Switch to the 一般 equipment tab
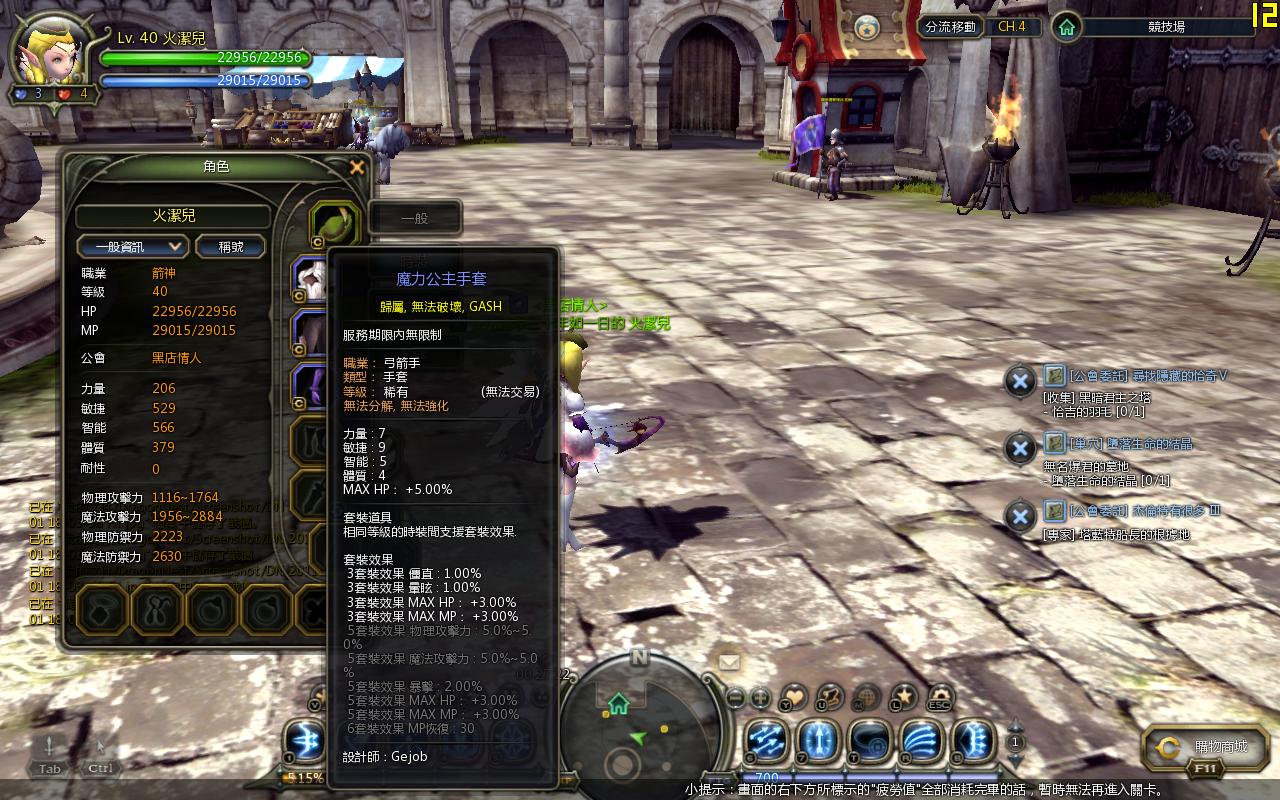Screen dimensions: 1280x800 point(415,217)
